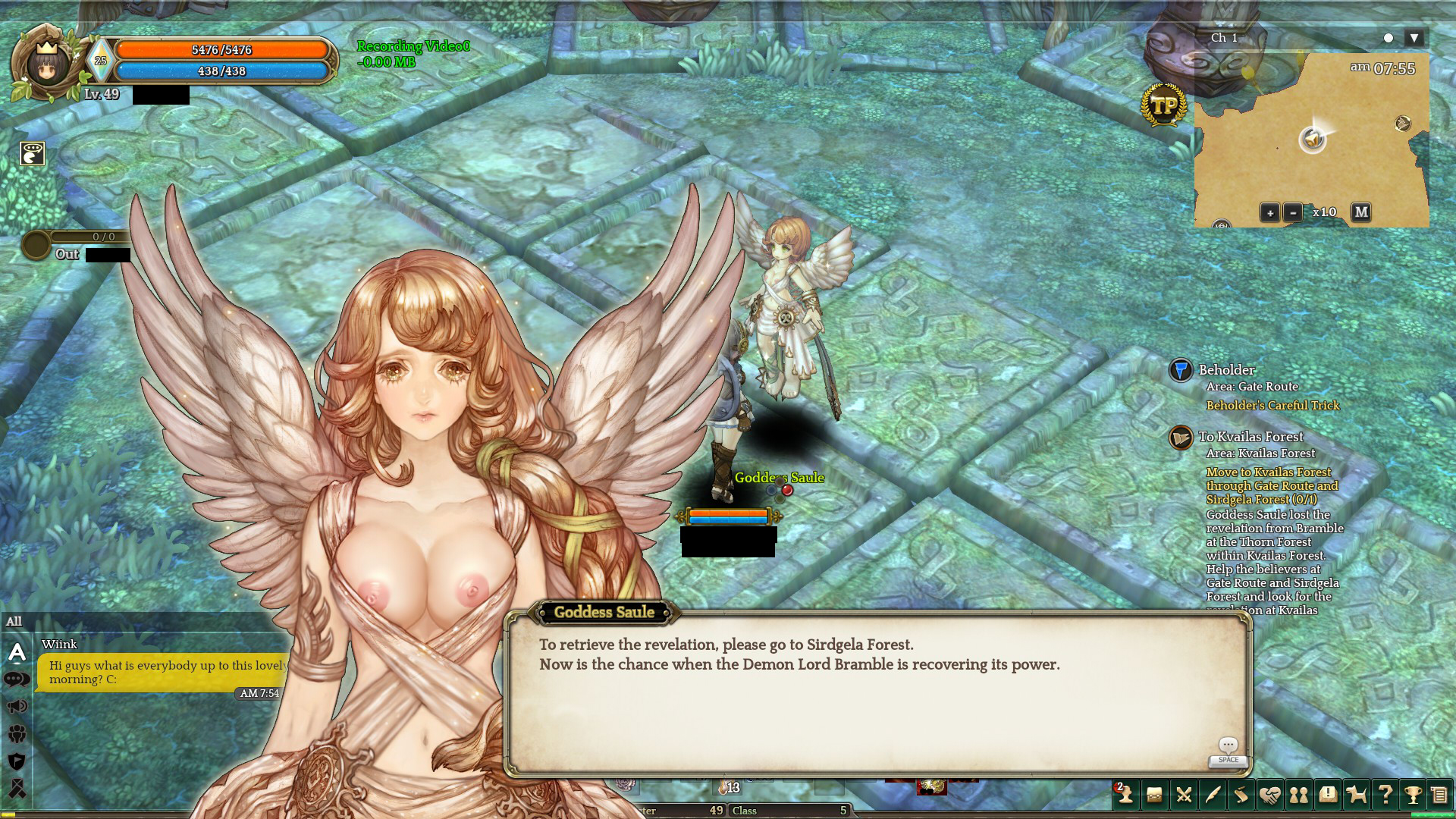Viewport: 1456px width, 819px height.
Task: Open the inventory bag icon
Action: tap(1154, 794)
